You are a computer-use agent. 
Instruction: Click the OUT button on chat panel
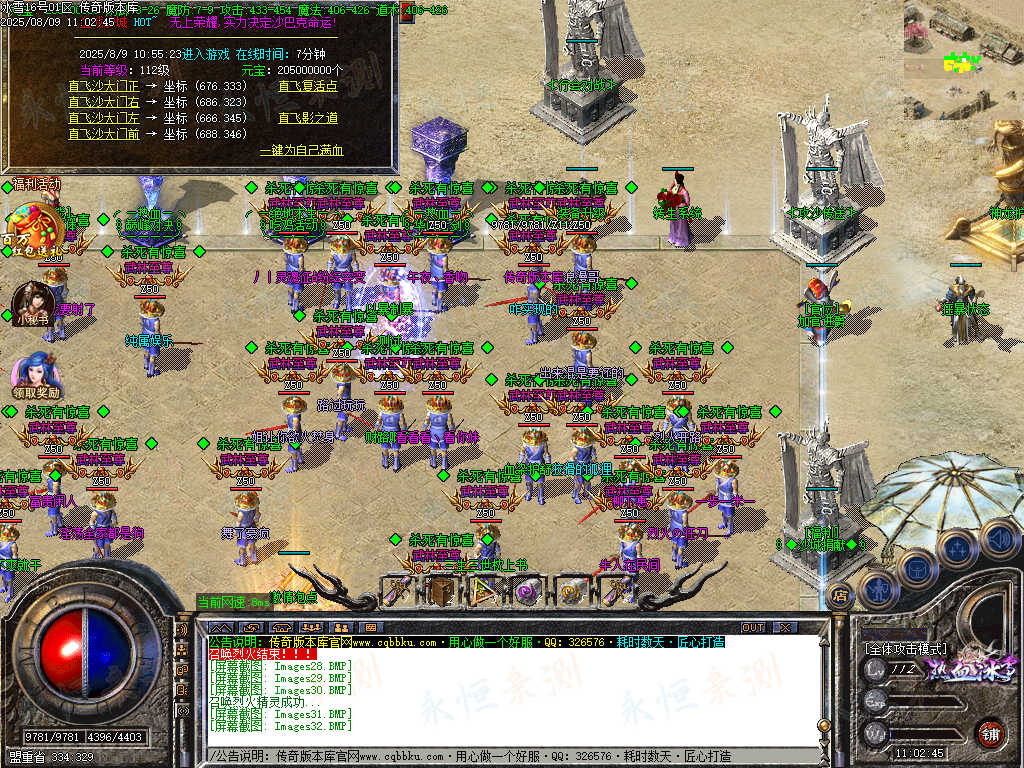(752, 627)
